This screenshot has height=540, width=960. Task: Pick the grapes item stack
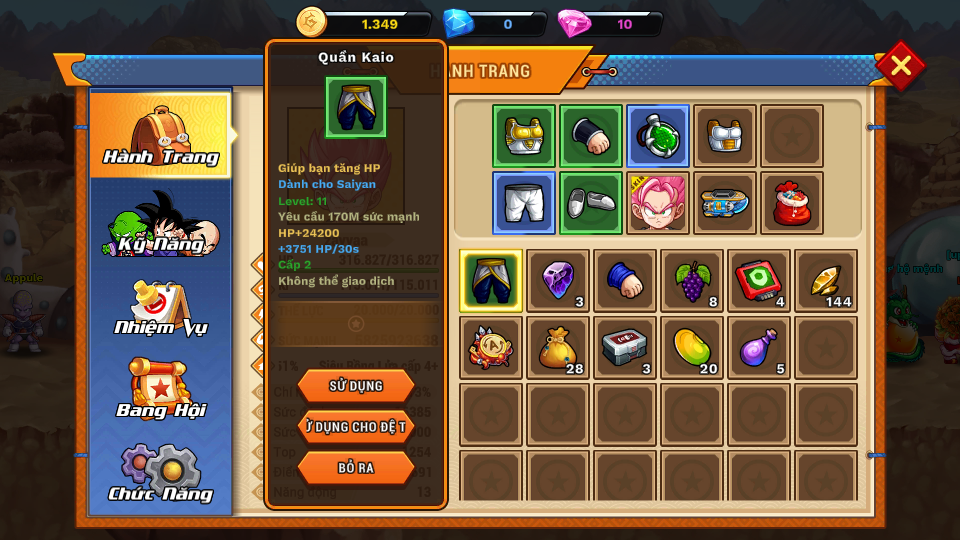(692, 280)
